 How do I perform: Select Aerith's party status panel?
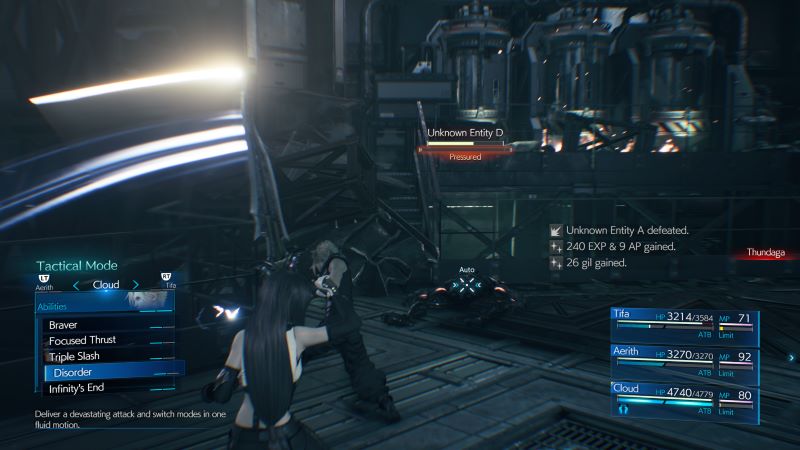[684, 361]
